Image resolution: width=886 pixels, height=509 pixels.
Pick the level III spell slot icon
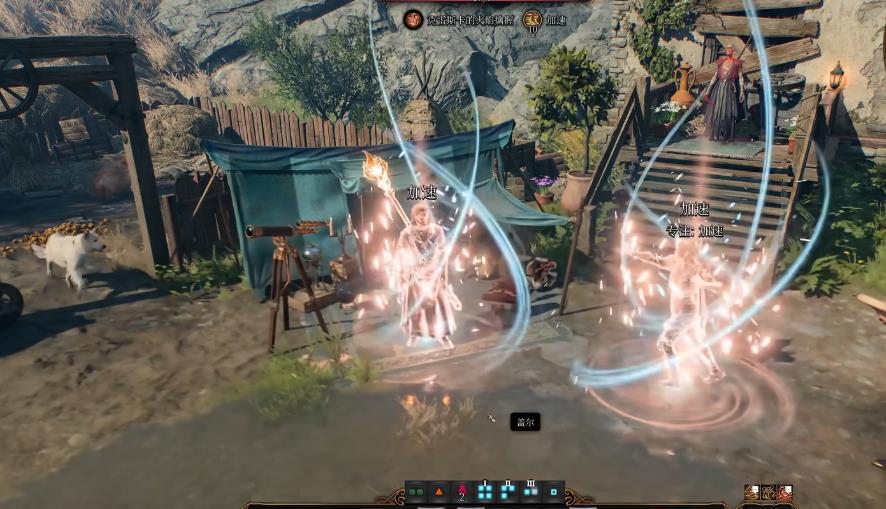(x=531, y=491)
